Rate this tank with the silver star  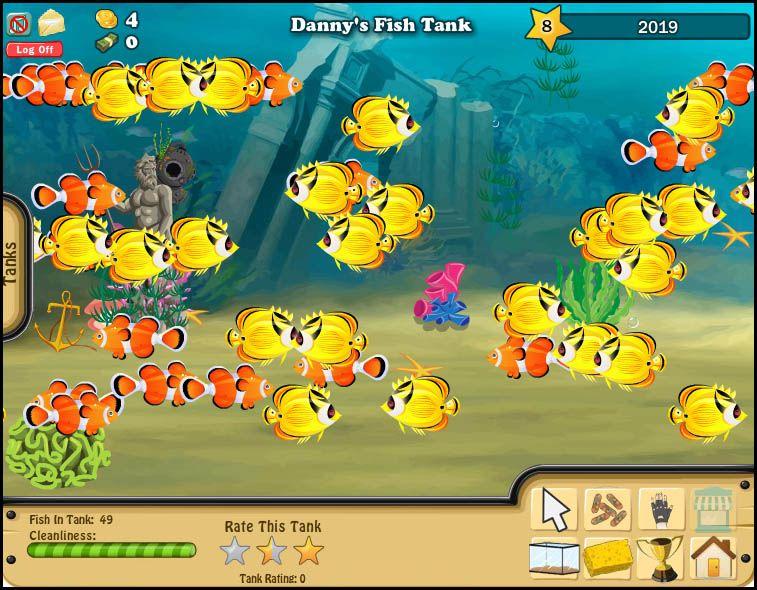(234, 551)
